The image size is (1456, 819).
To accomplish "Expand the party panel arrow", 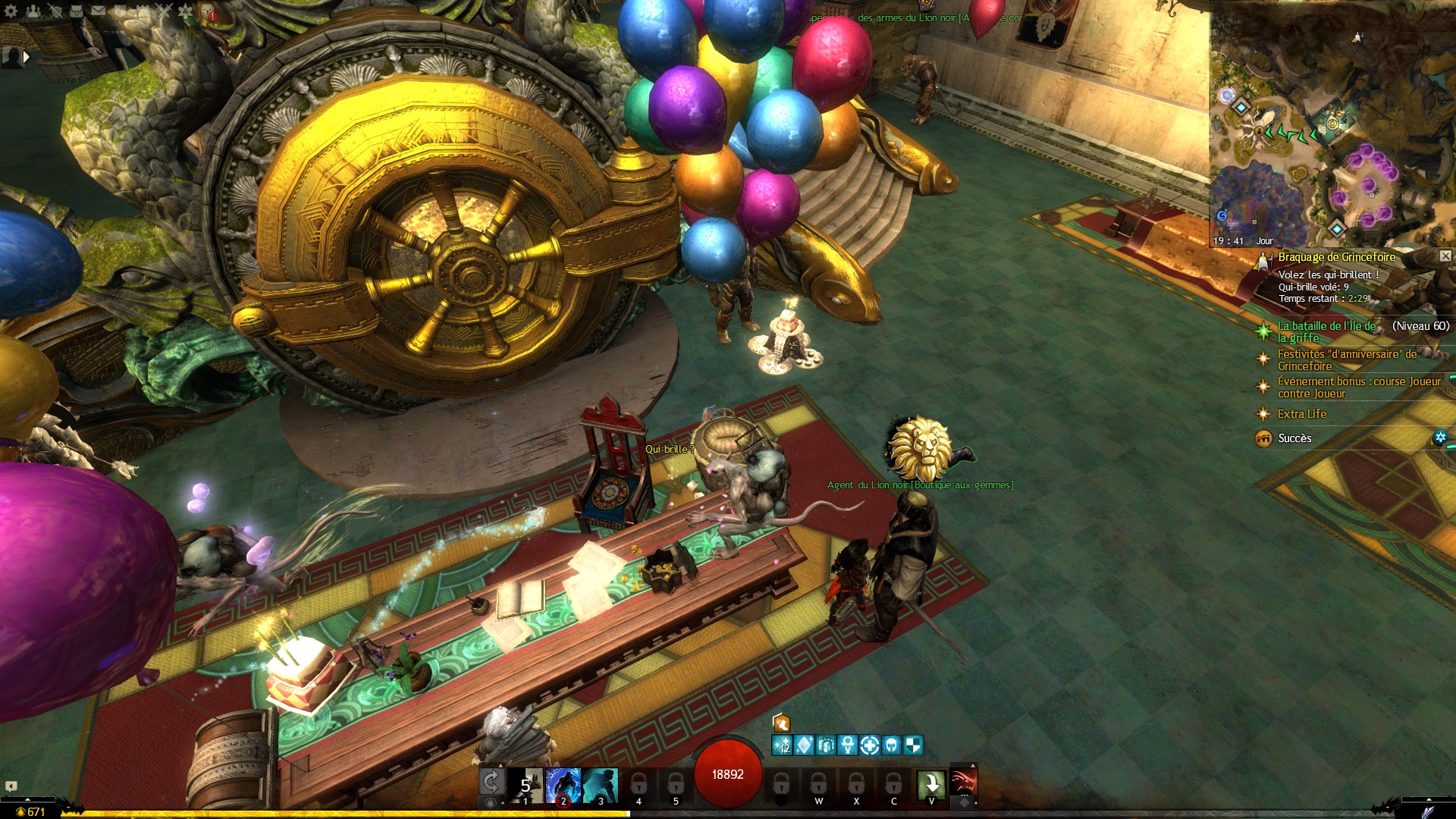I will click(x=27, y=56).
